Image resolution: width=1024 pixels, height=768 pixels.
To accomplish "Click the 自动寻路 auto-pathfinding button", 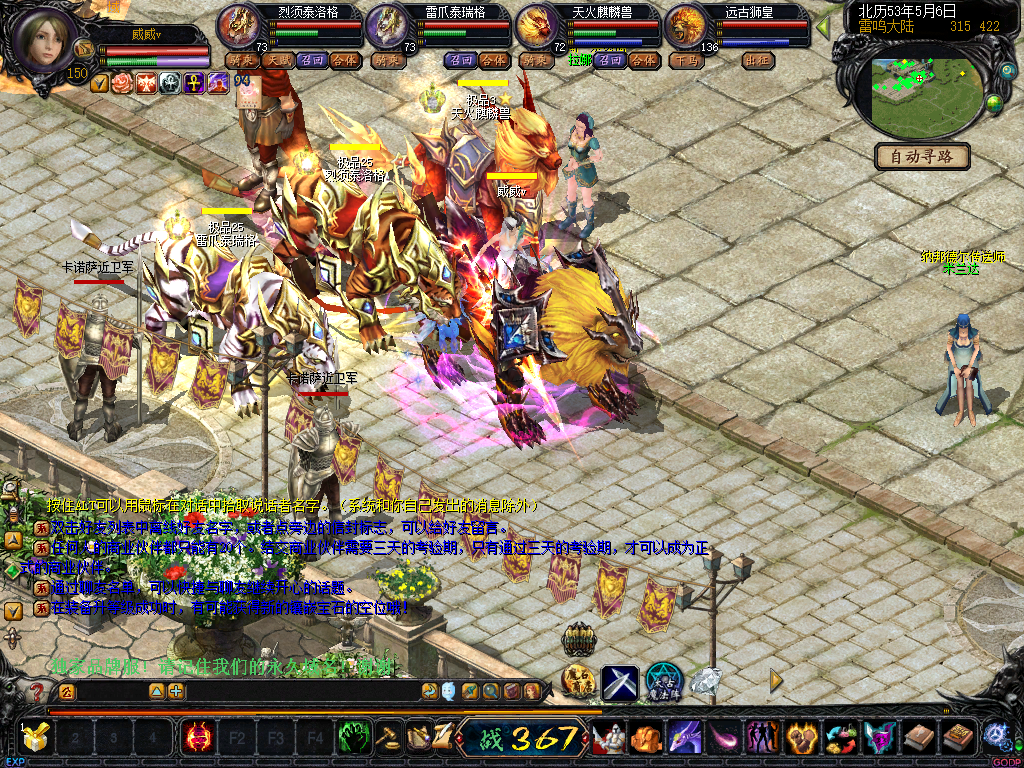I will coord(922,156).
